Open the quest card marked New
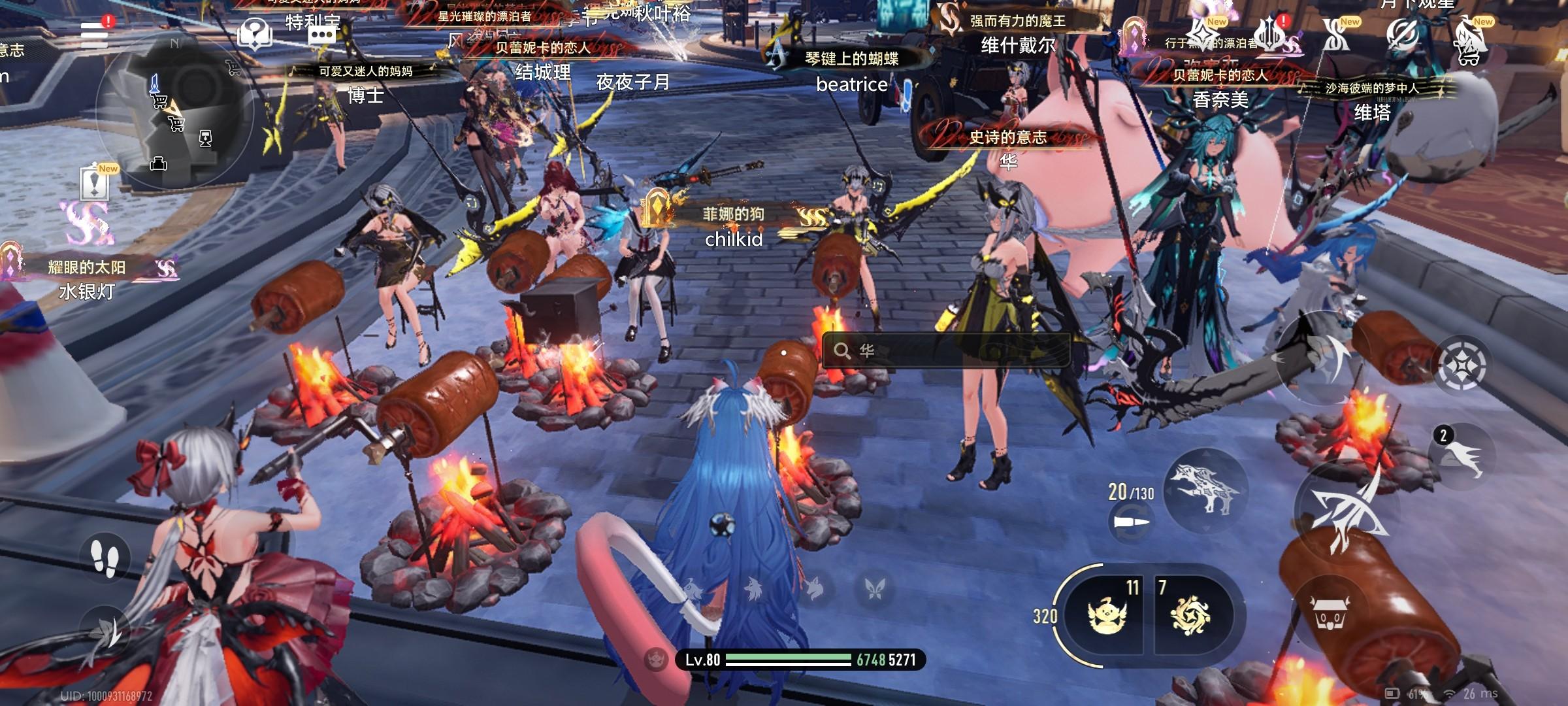The image size is (1568, 706). pyautogui.click(x=95, y=183)
